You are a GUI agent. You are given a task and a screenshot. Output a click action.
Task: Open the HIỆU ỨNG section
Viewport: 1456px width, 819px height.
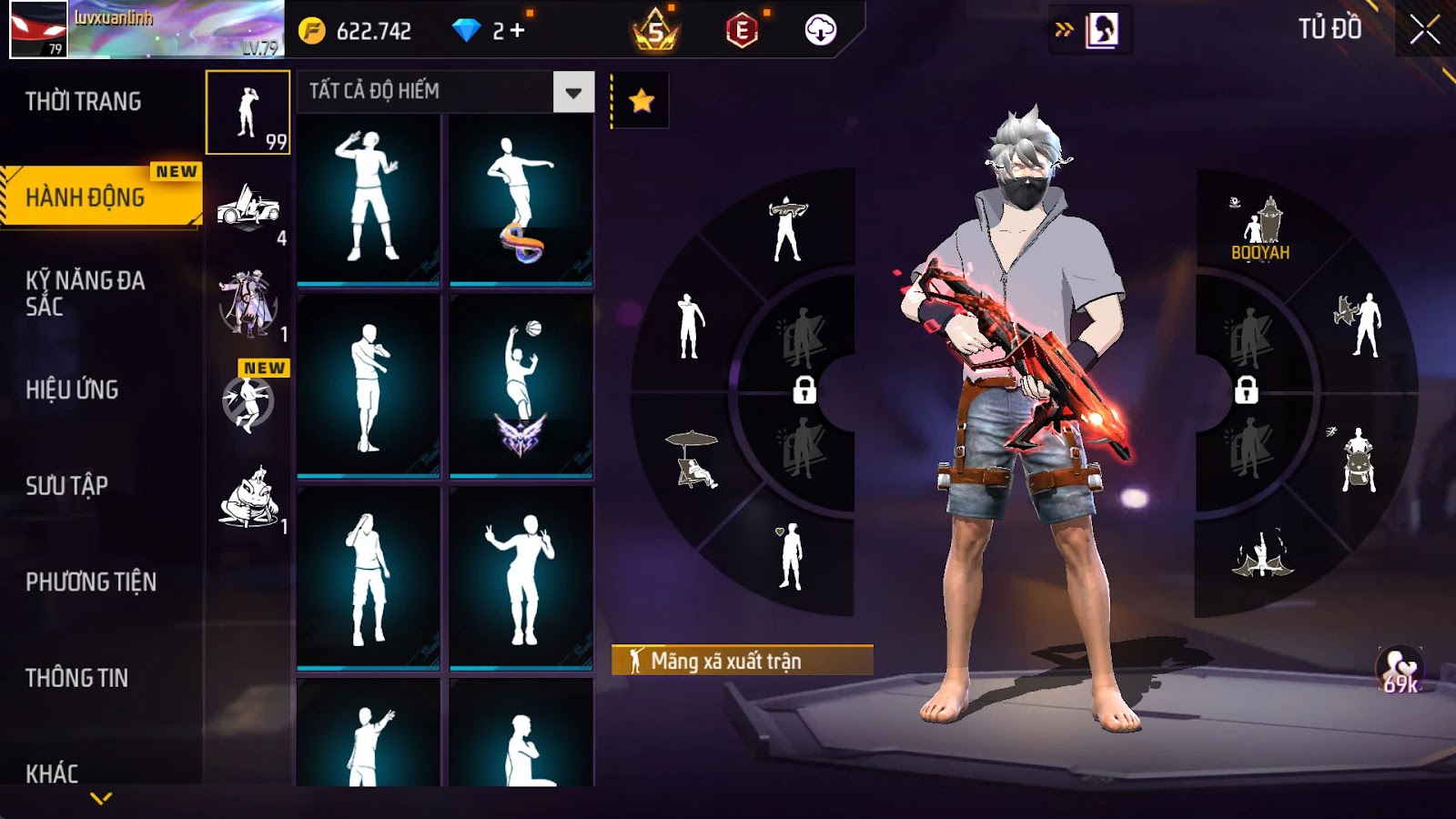point(72,389)
